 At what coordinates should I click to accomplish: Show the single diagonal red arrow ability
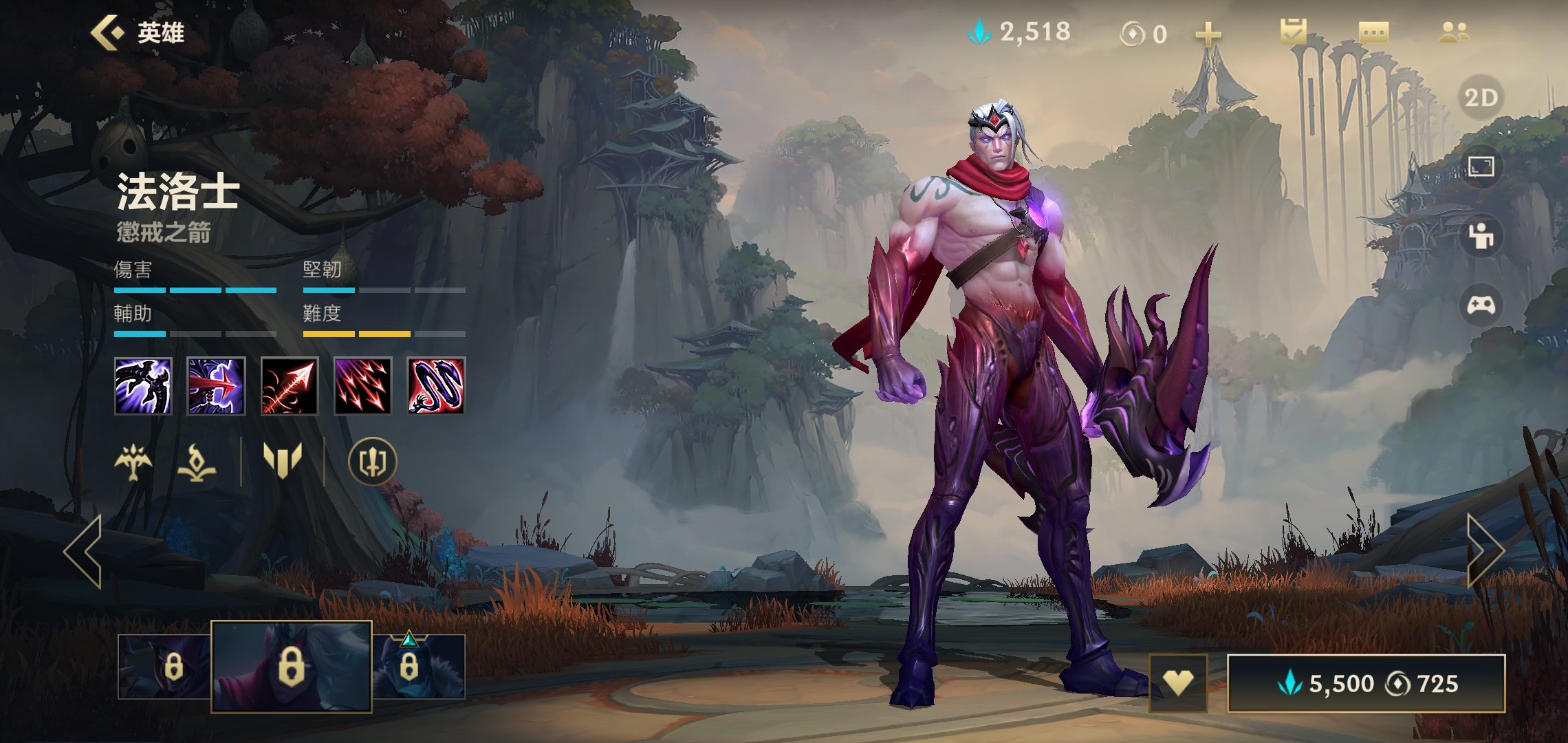pyautogui.click(x=290, y=386)
